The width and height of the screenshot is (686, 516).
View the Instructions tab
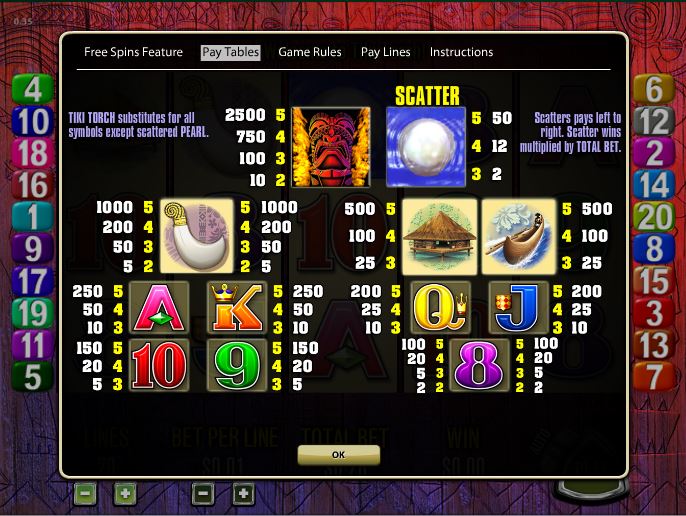(x=461, y=52)
